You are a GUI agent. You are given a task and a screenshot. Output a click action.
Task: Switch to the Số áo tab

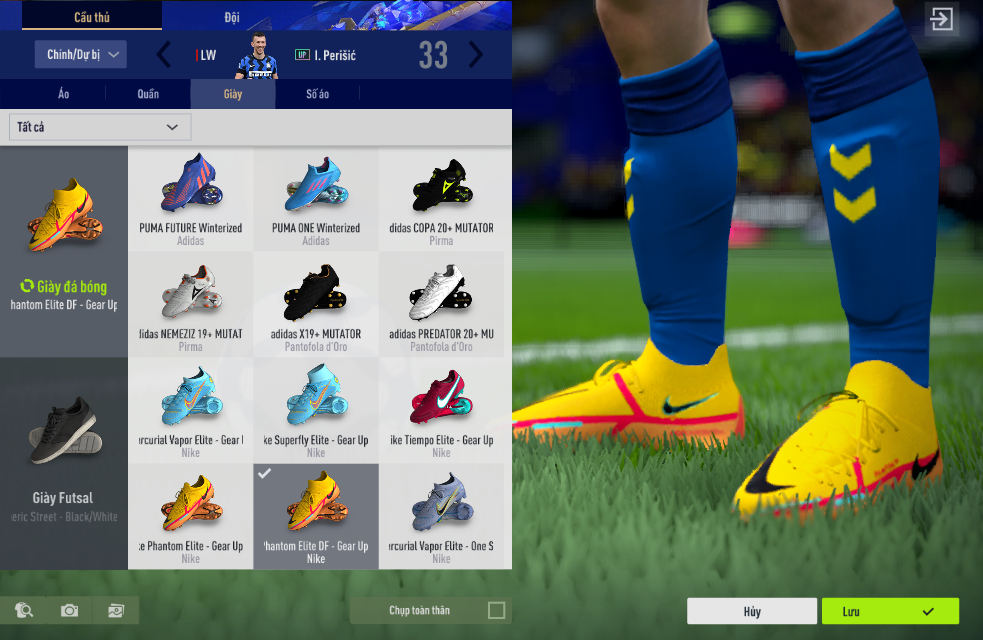(x=317, y=94)
